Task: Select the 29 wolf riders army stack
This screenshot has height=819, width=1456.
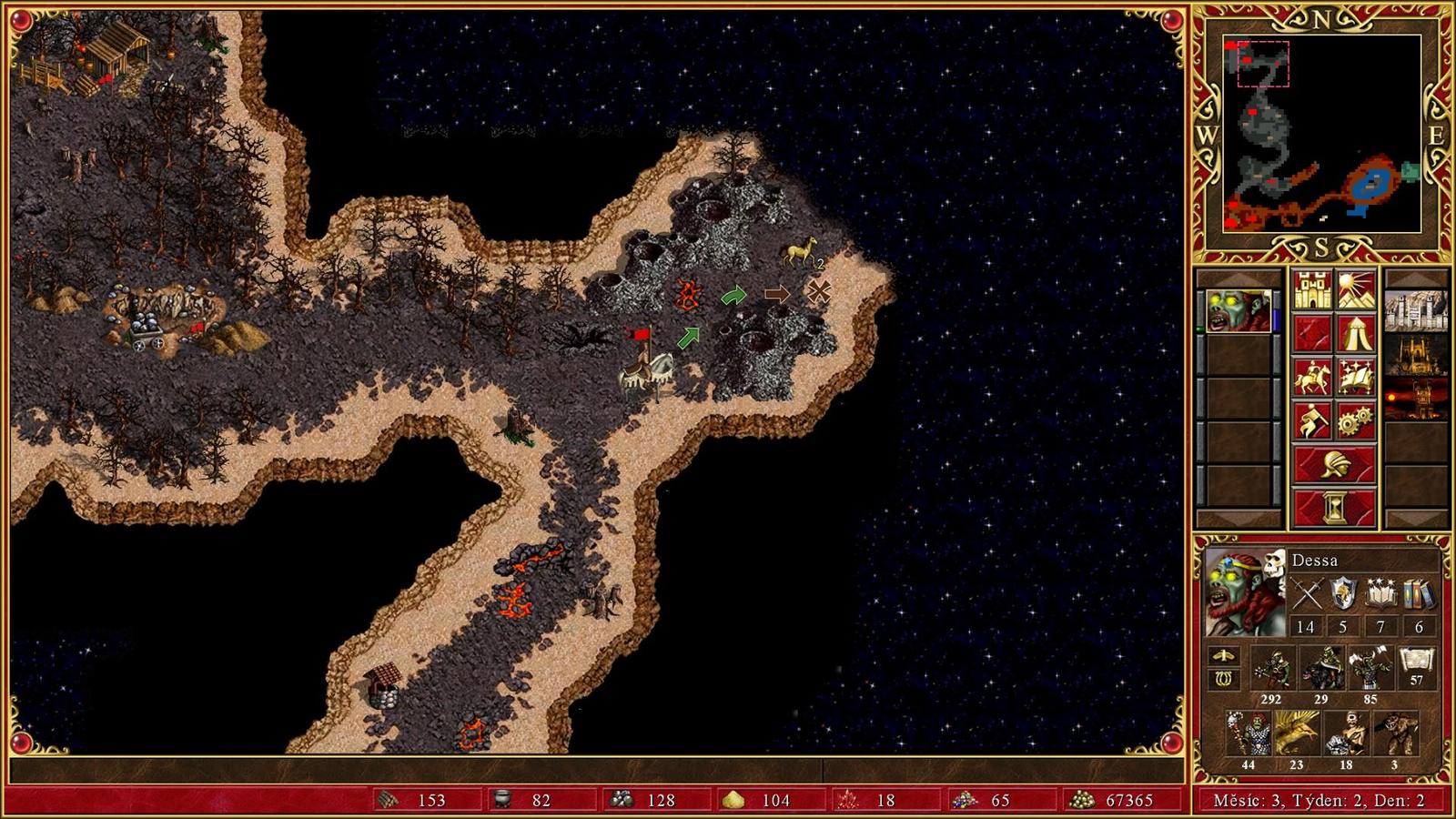Action: pos(1321,669)
